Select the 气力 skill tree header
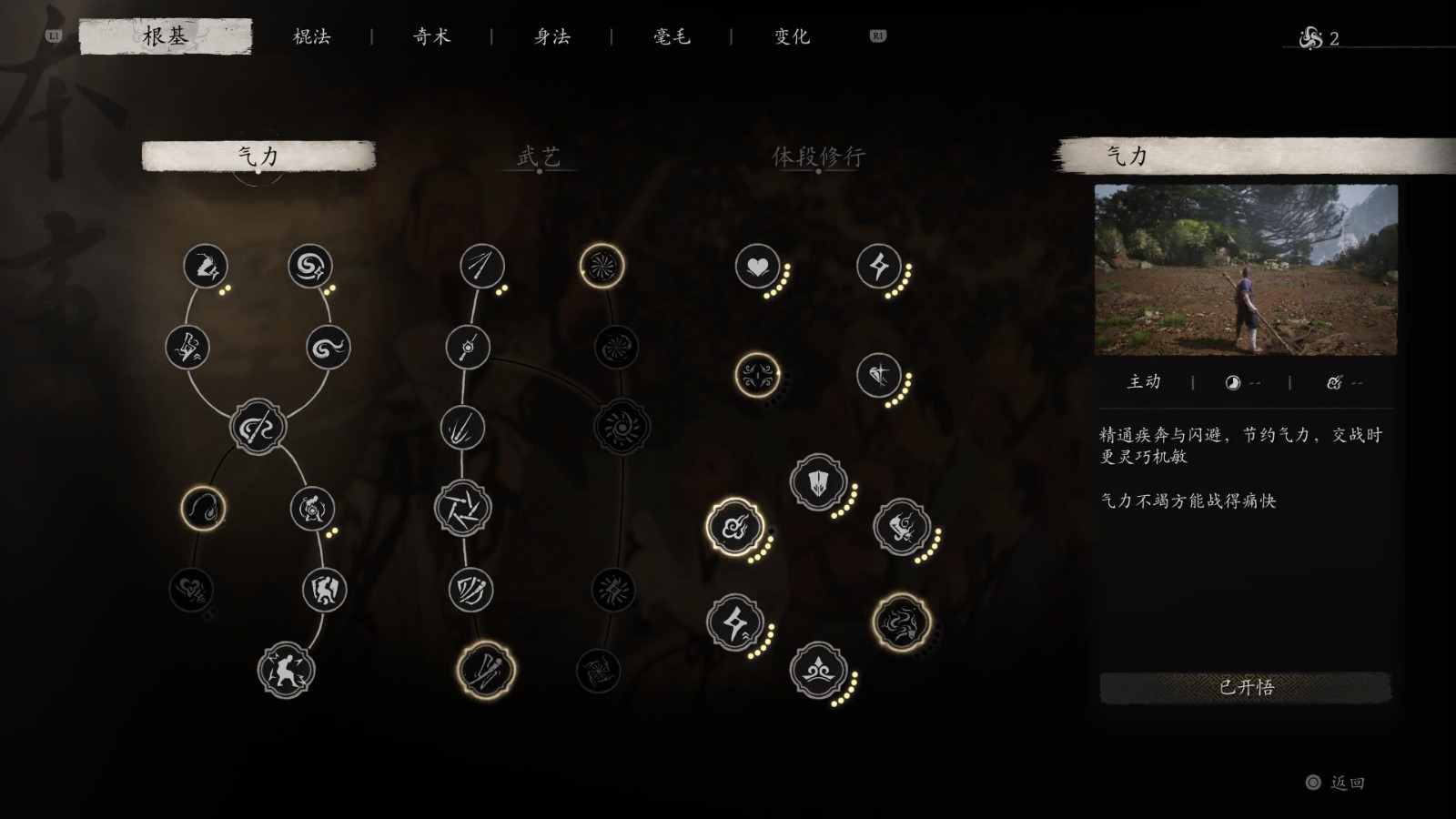The height and width of the screenshot is (819, 1456). [258, 157]
